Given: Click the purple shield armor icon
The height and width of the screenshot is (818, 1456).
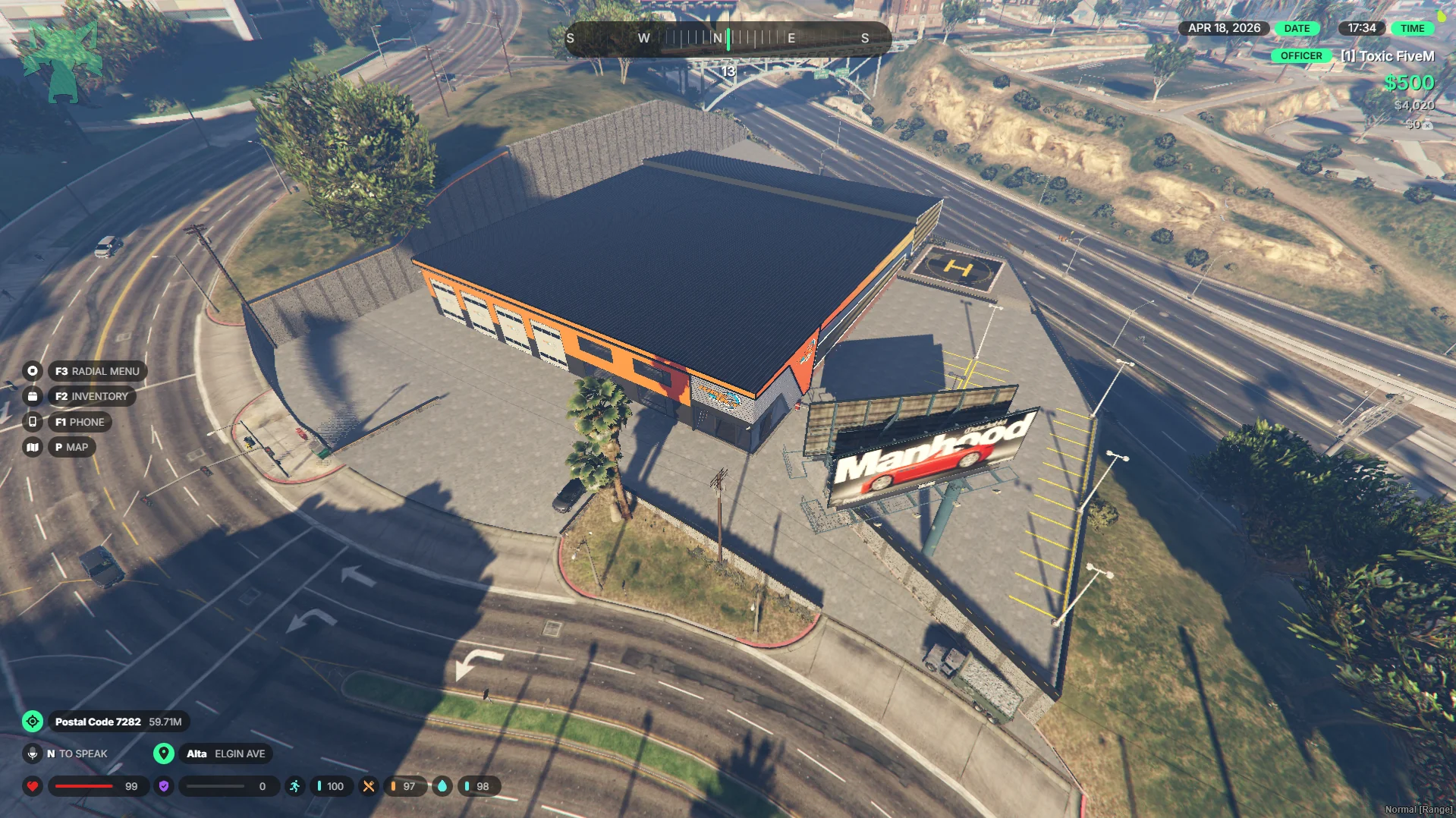Looking at the screenshot, I should point(164,786).
